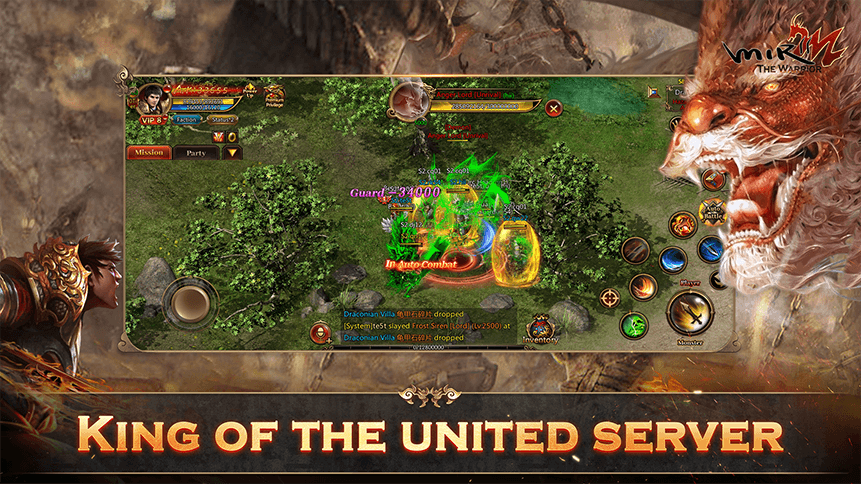Select the player portrait avatar
The width and height of the screenshot is (861, 484).
(x=155, y=98)
